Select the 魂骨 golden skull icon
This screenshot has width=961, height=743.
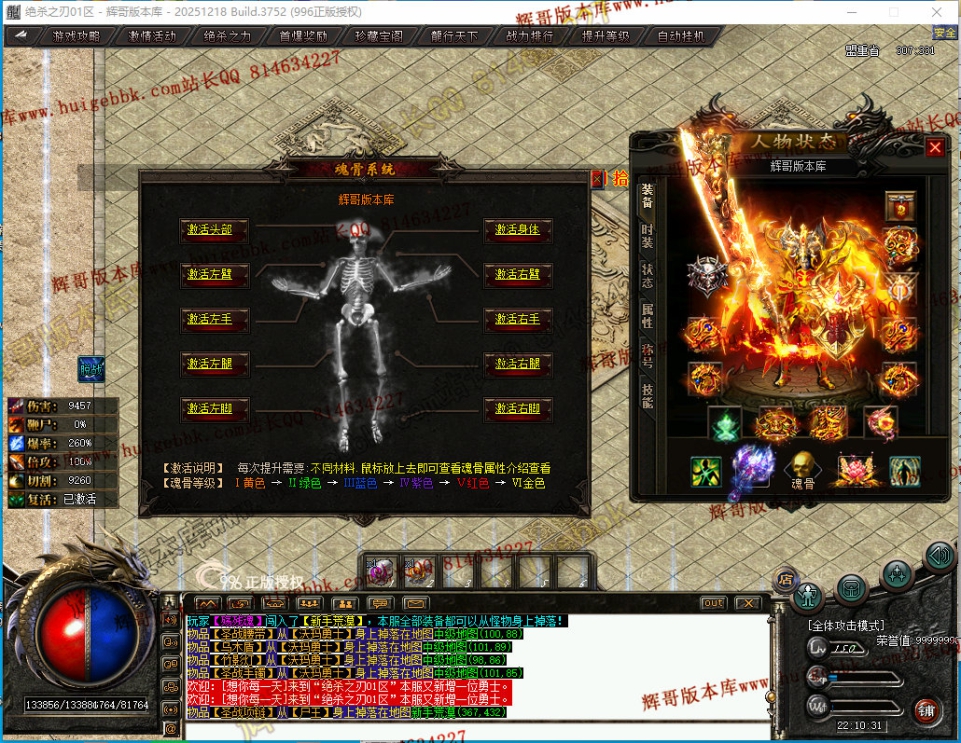[800, 468]
